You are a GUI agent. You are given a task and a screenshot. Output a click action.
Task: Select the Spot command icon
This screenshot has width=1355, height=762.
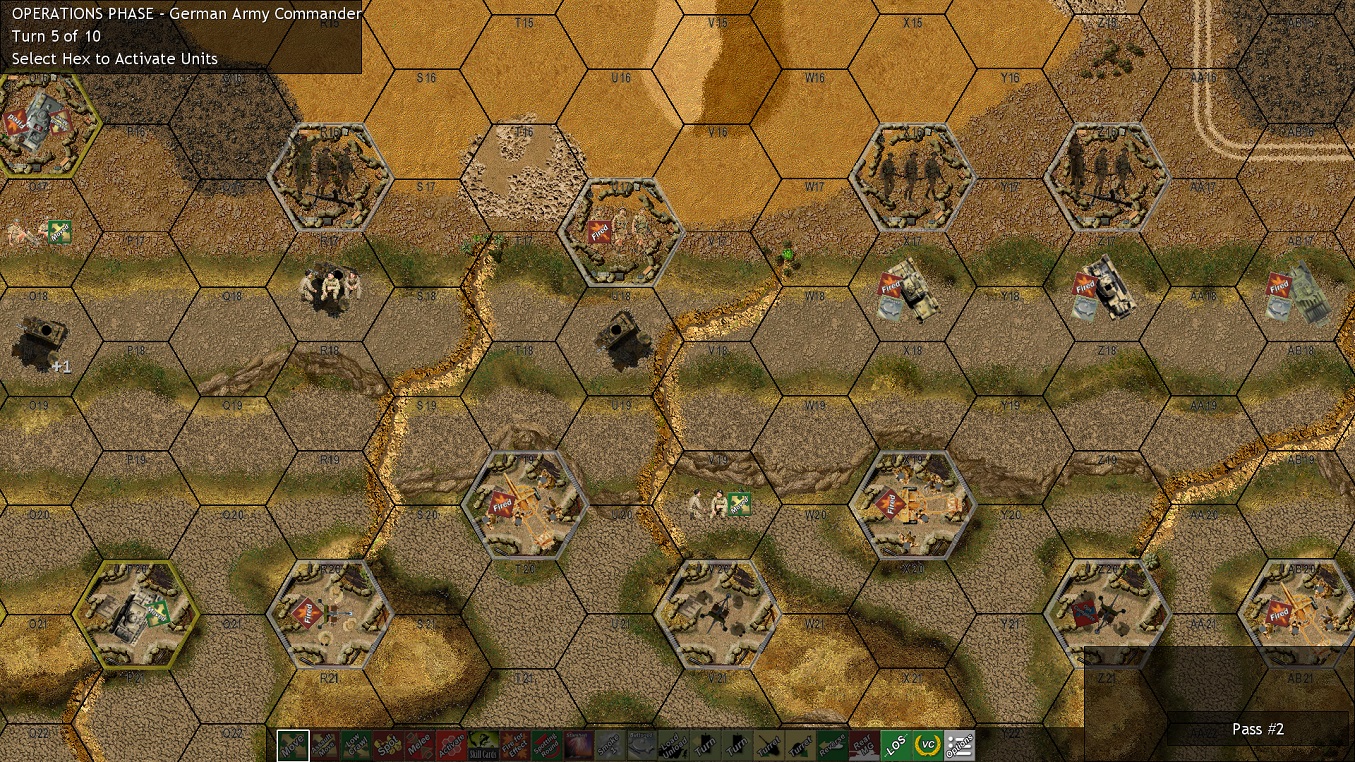(x=389, y=744)
